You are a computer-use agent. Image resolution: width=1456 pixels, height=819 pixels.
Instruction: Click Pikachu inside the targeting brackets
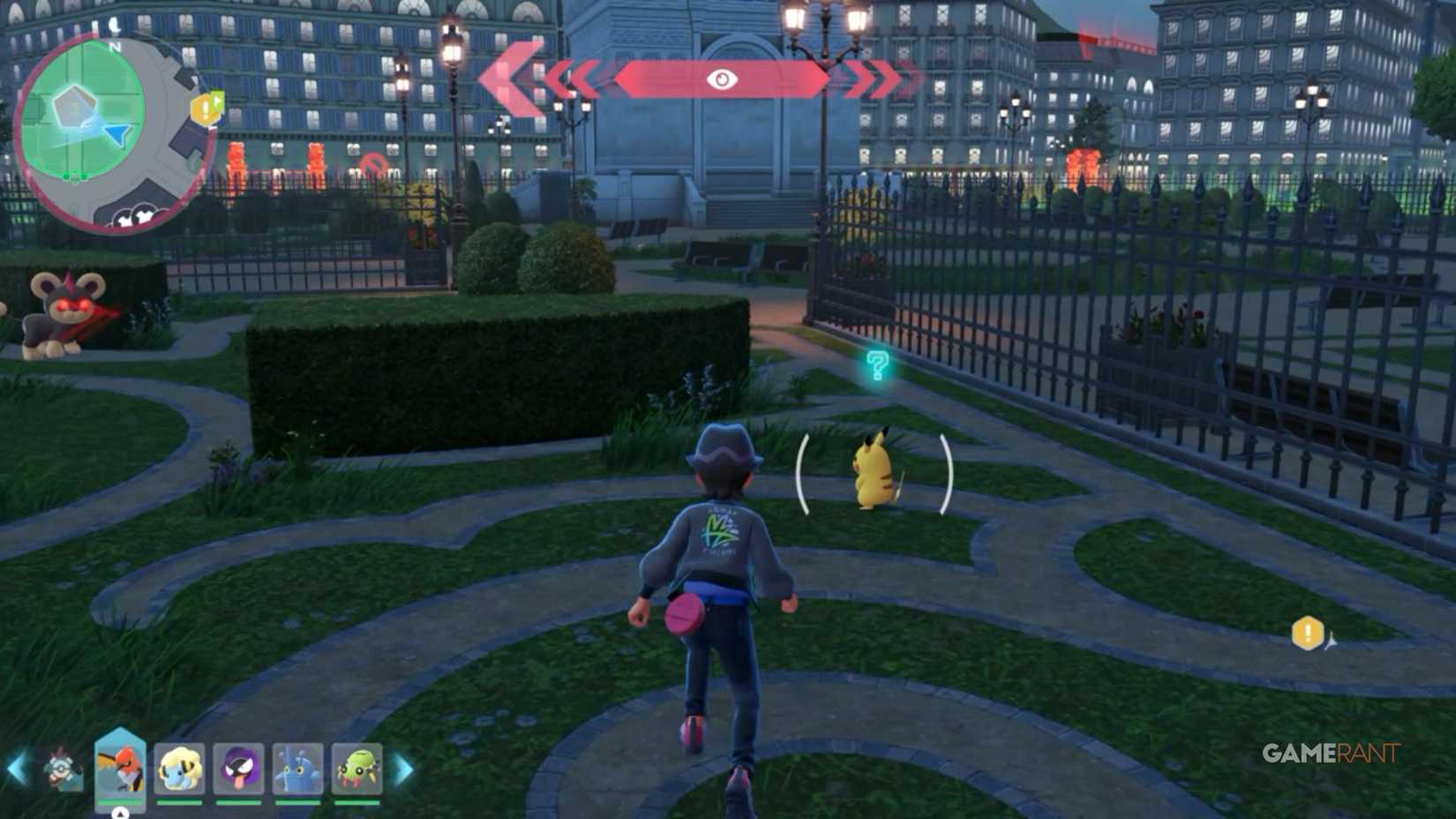(x=875, y=472)
